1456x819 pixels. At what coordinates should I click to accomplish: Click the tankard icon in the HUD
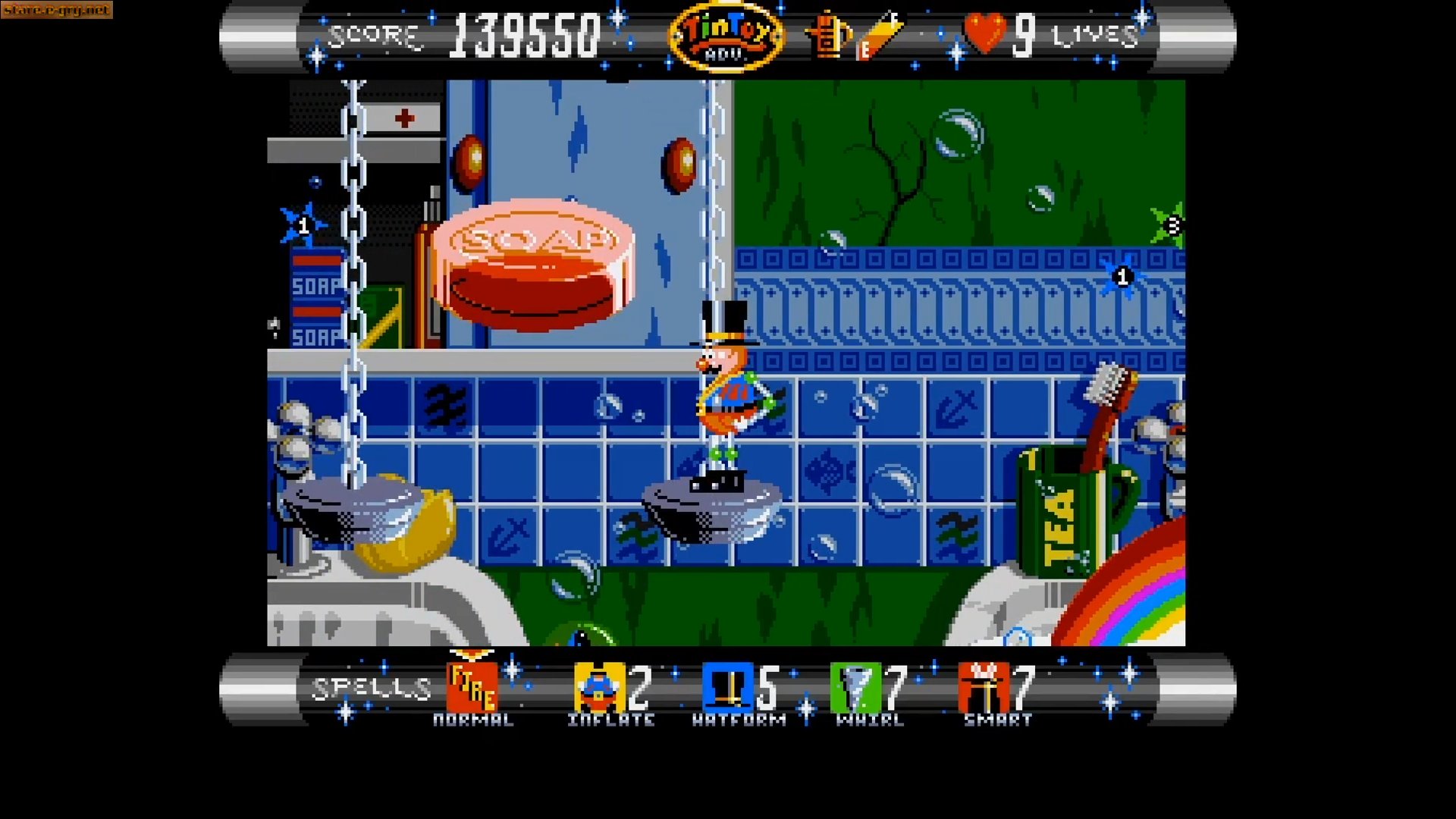tap(827, 34)
